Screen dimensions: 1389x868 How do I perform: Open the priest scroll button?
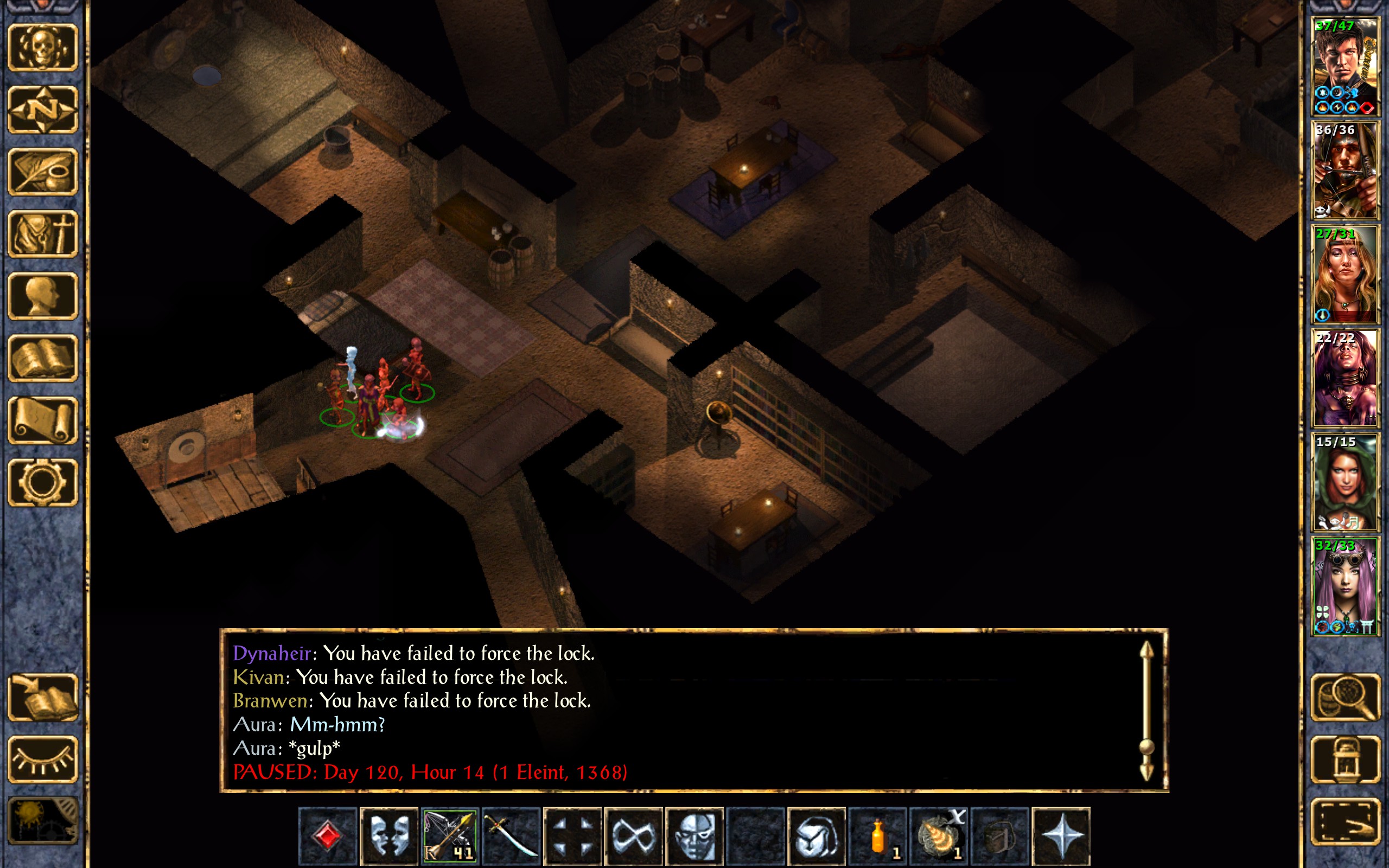[42, 420]
